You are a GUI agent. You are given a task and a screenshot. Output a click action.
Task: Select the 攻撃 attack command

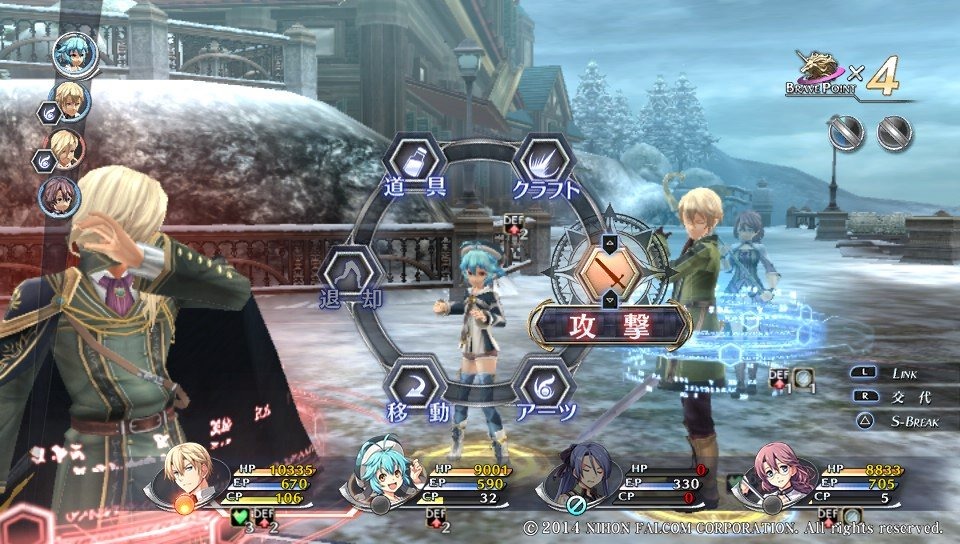click(x=610, y=325)
